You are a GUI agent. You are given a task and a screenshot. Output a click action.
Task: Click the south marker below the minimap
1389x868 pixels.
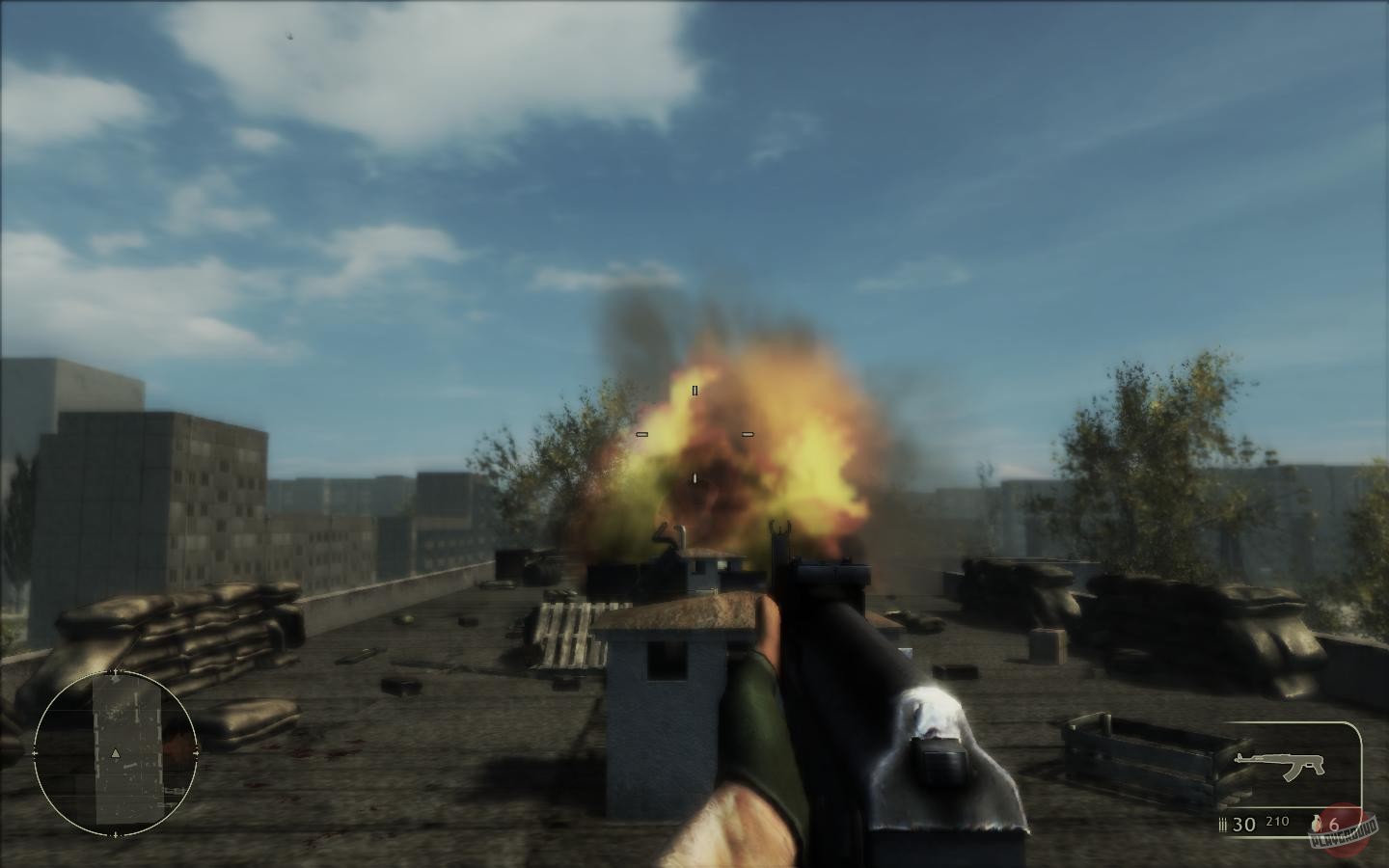(115, 833)
